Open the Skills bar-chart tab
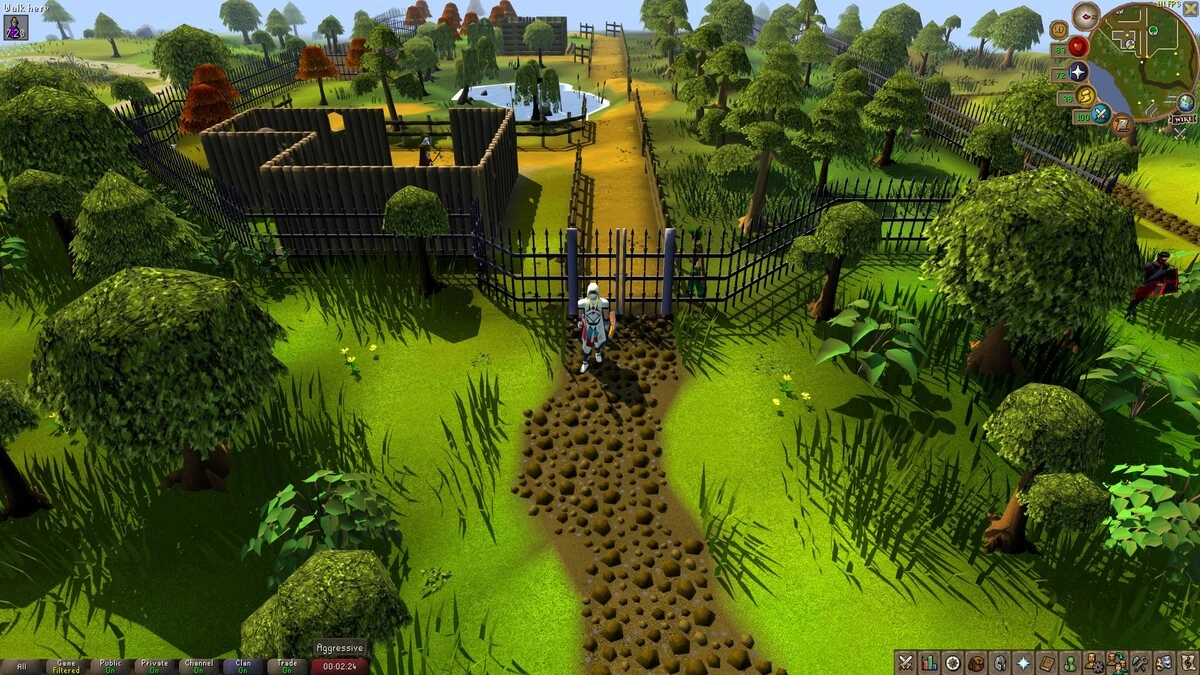Image resolution: width=1200 pixels, height=675 pixels. [x=929, y=662]
